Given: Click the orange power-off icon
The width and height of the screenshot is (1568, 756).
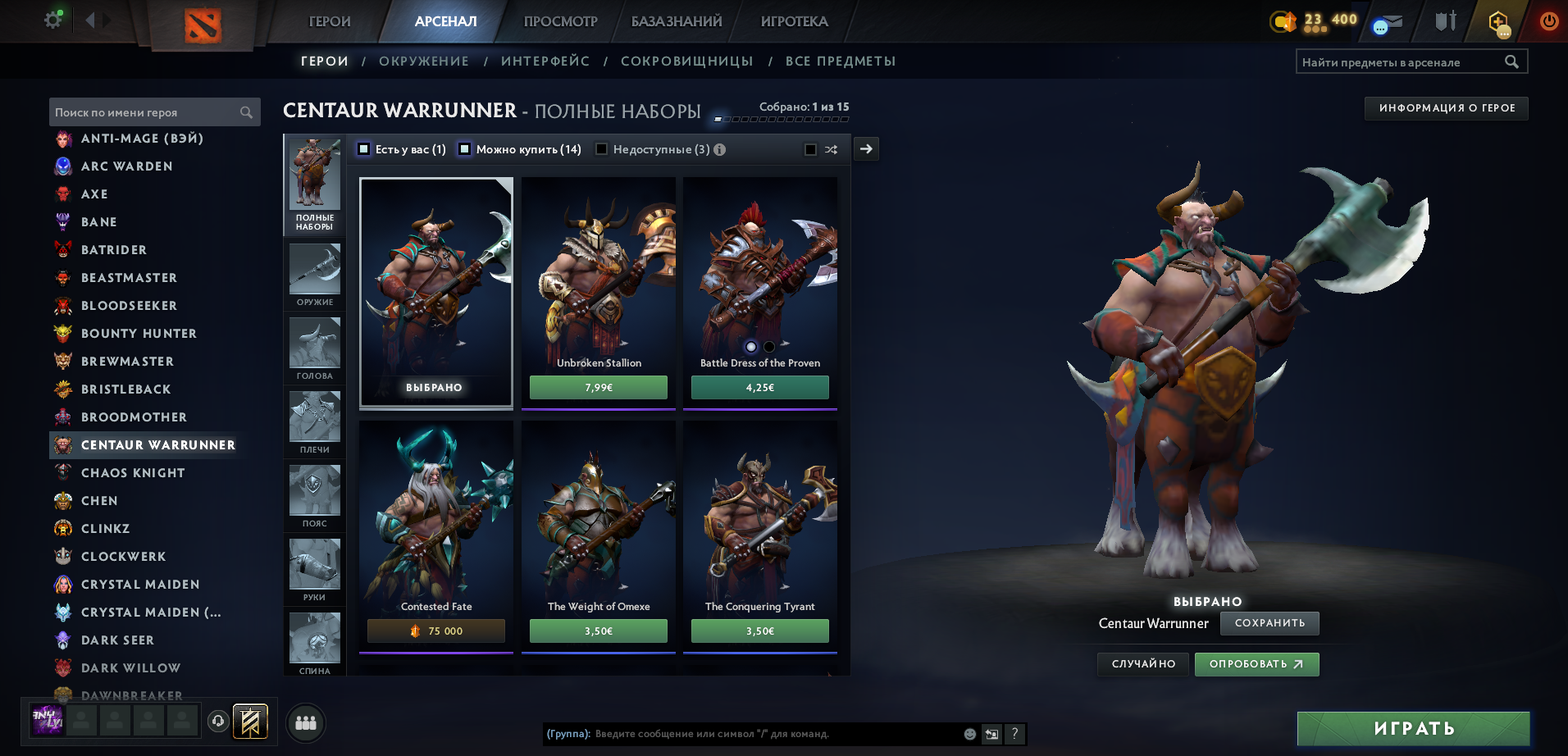Looking at the screenshot, I should pyautogui.click(x=1548, y=22).
